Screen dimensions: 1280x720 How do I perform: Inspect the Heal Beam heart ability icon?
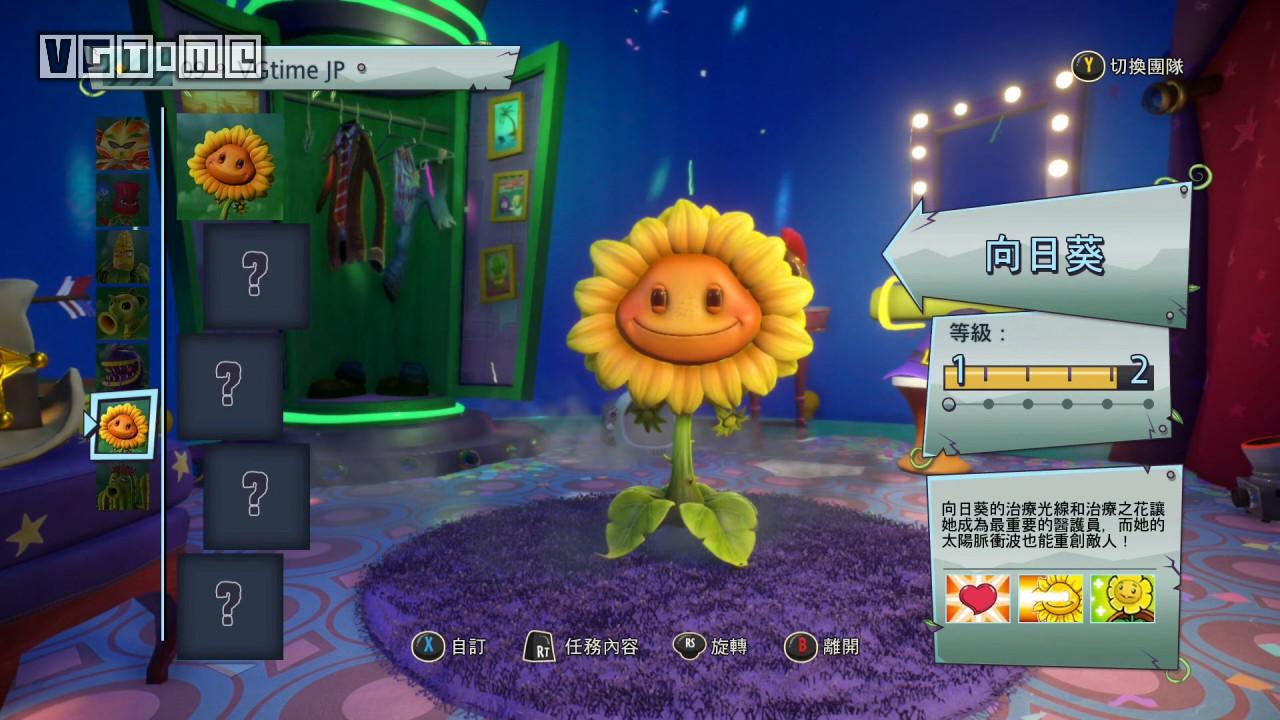977,599
